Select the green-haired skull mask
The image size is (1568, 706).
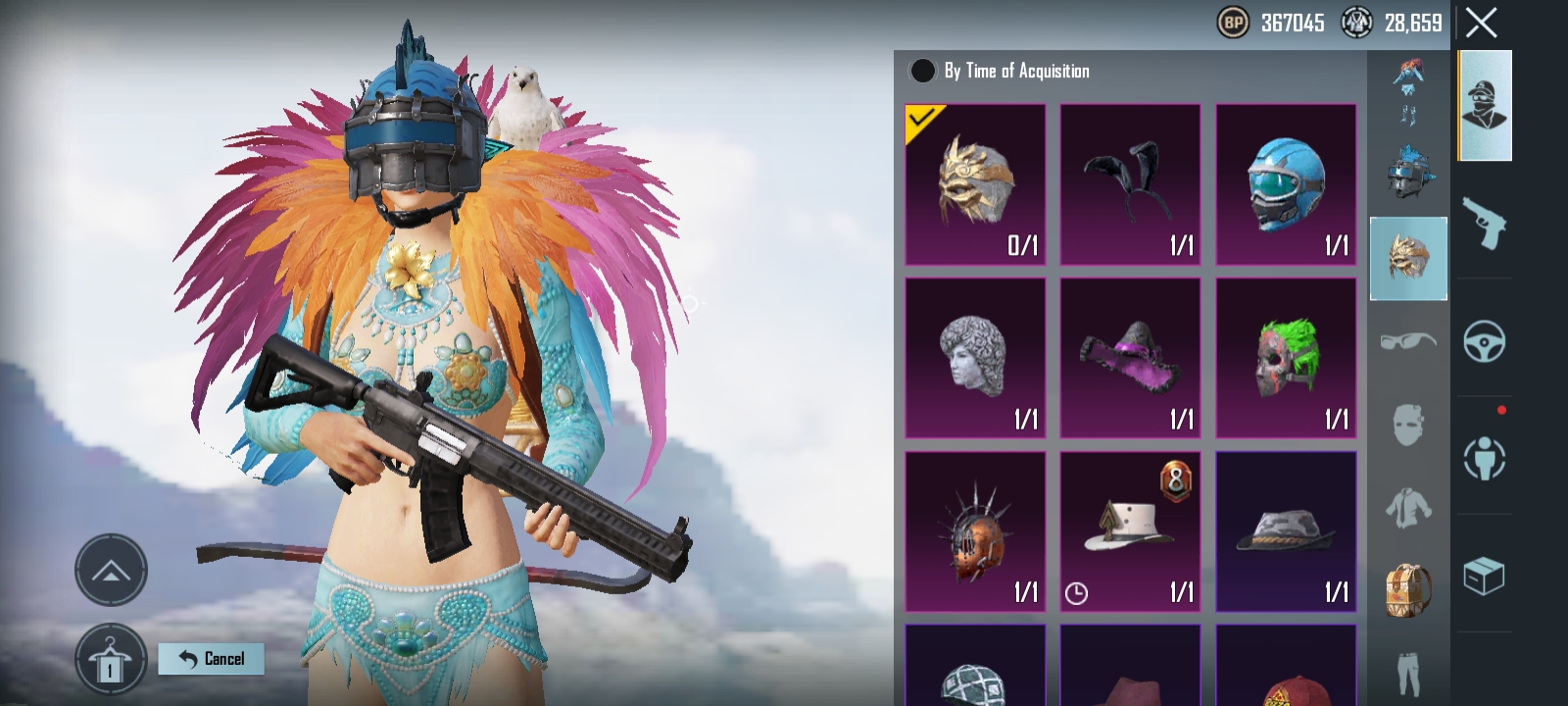pos(1286,358)
